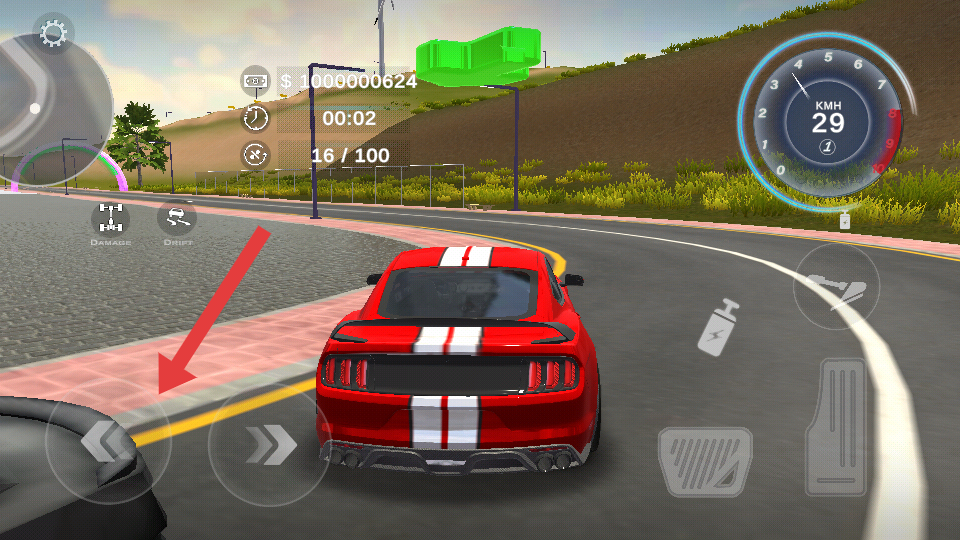Pull the handbrake lever button
The image size is (960, 540).
tap(836, 287)
